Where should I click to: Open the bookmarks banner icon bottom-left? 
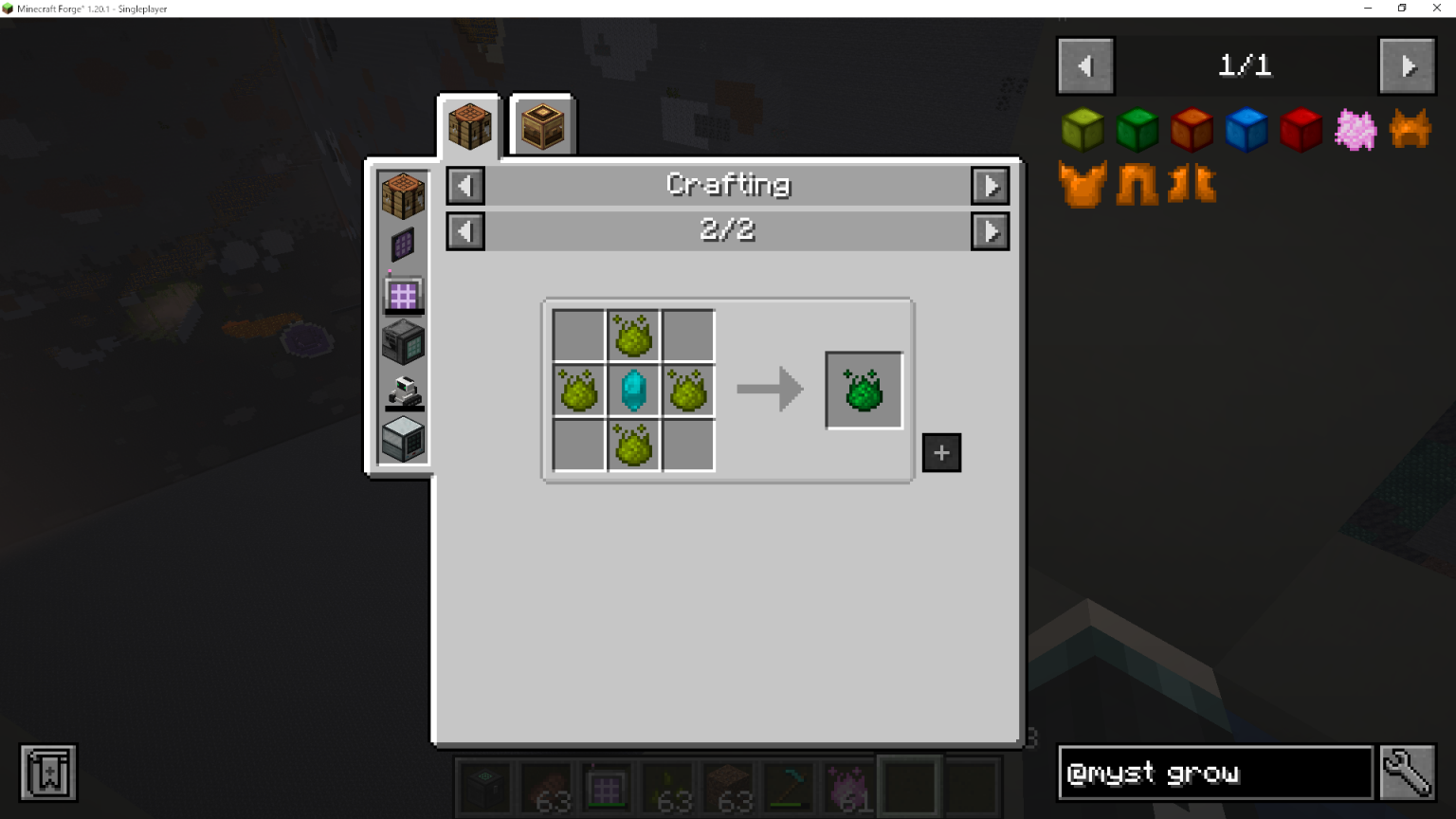point(46,773)
